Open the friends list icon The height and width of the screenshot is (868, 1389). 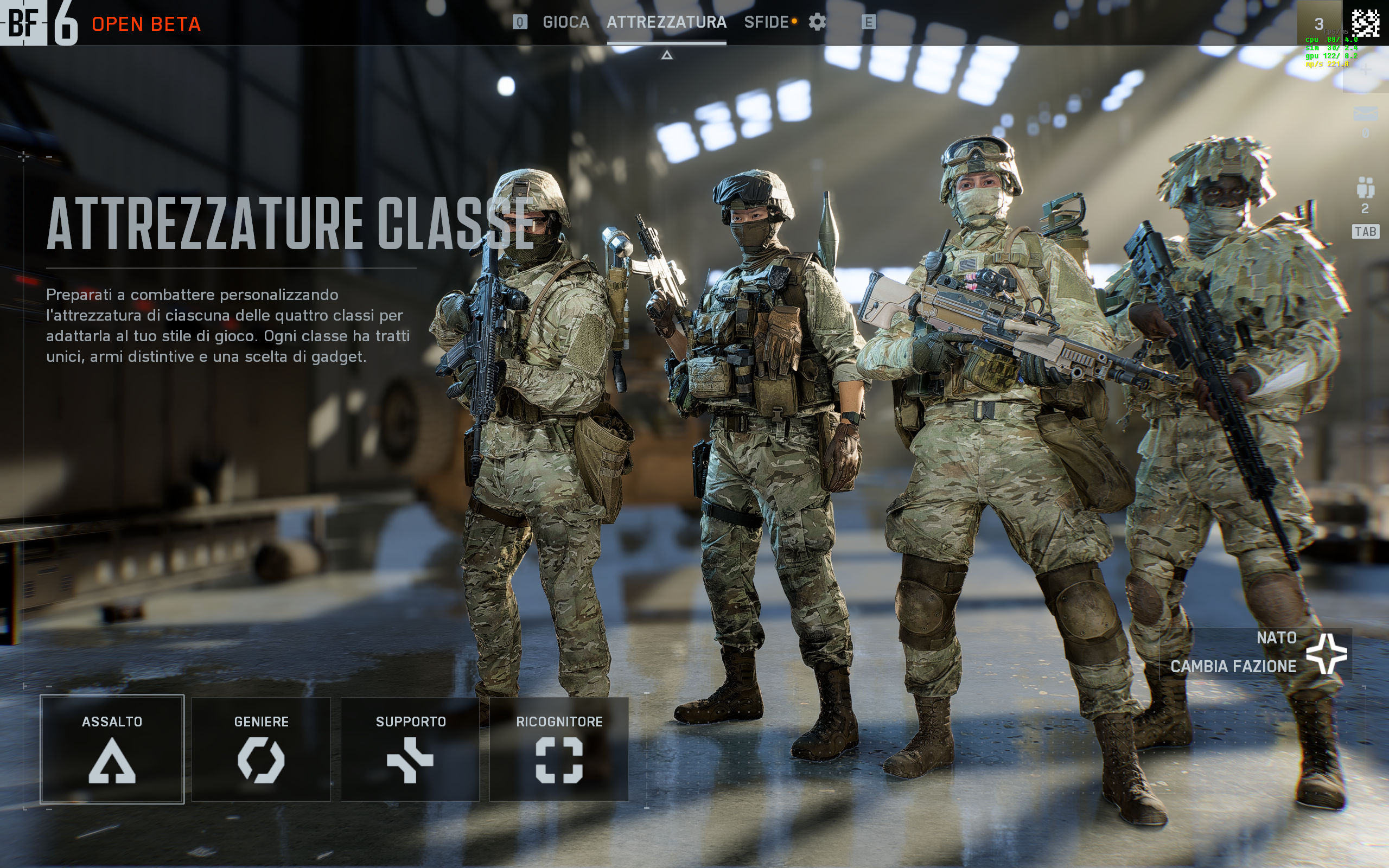click(1365, 188)
